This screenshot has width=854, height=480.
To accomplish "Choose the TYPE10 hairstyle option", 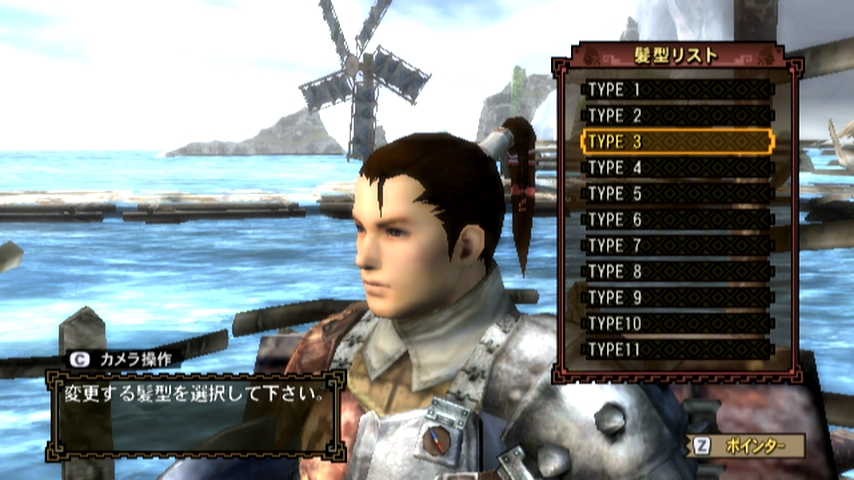I will [677, 323].
